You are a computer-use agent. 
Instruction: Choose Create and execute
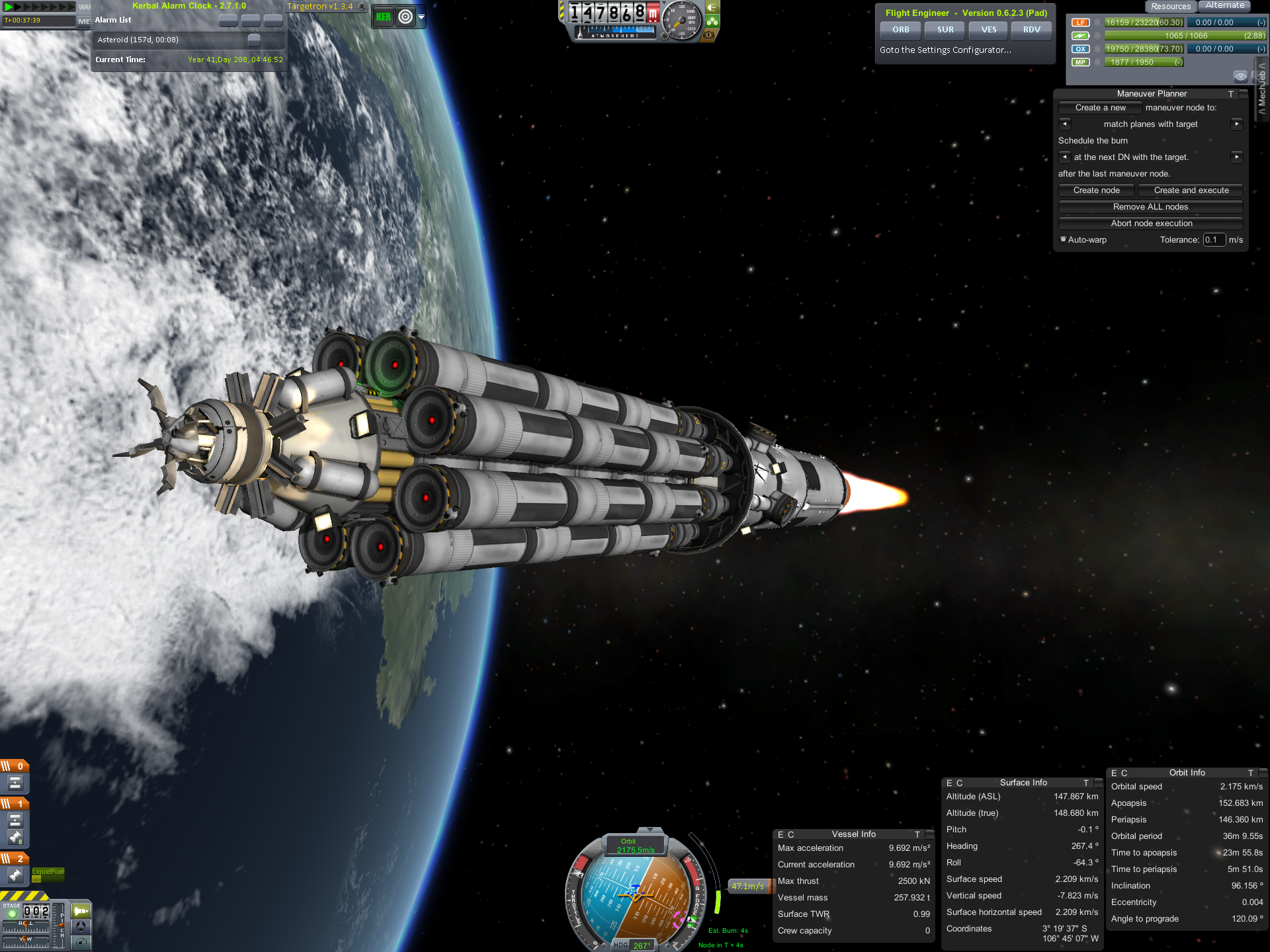(x=1191, y=190)
